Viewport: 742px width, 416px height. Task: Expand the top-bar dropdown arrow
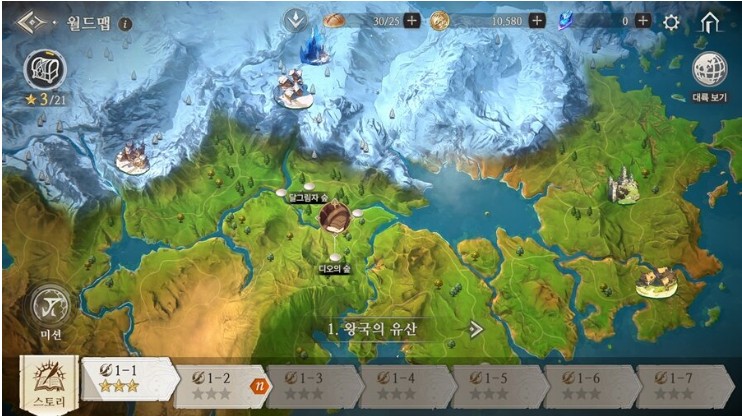coord(295,20)
